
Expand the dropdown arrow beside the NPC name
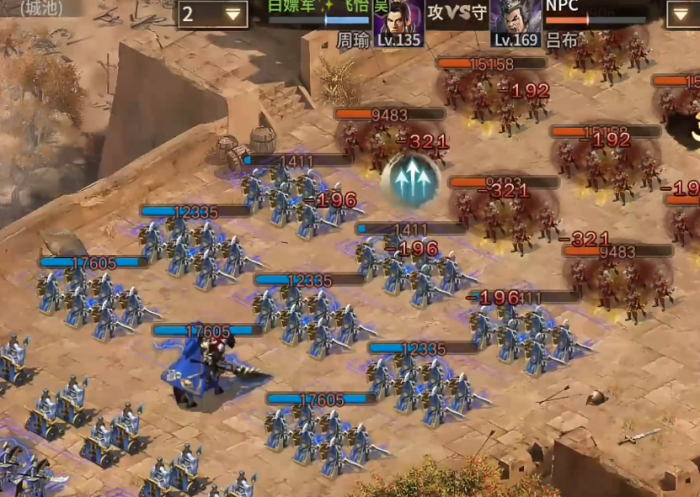click(682, 13)
